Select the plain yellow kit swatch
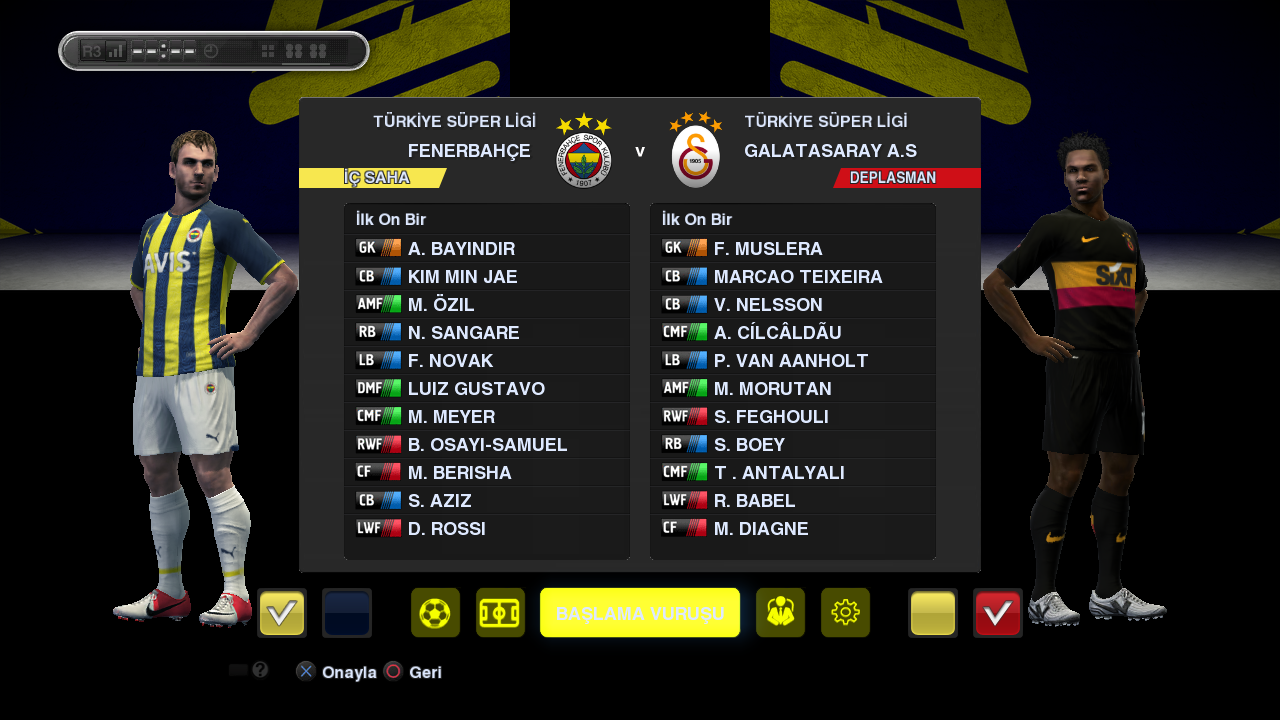Screen dimensions: 1280x720 933,613
